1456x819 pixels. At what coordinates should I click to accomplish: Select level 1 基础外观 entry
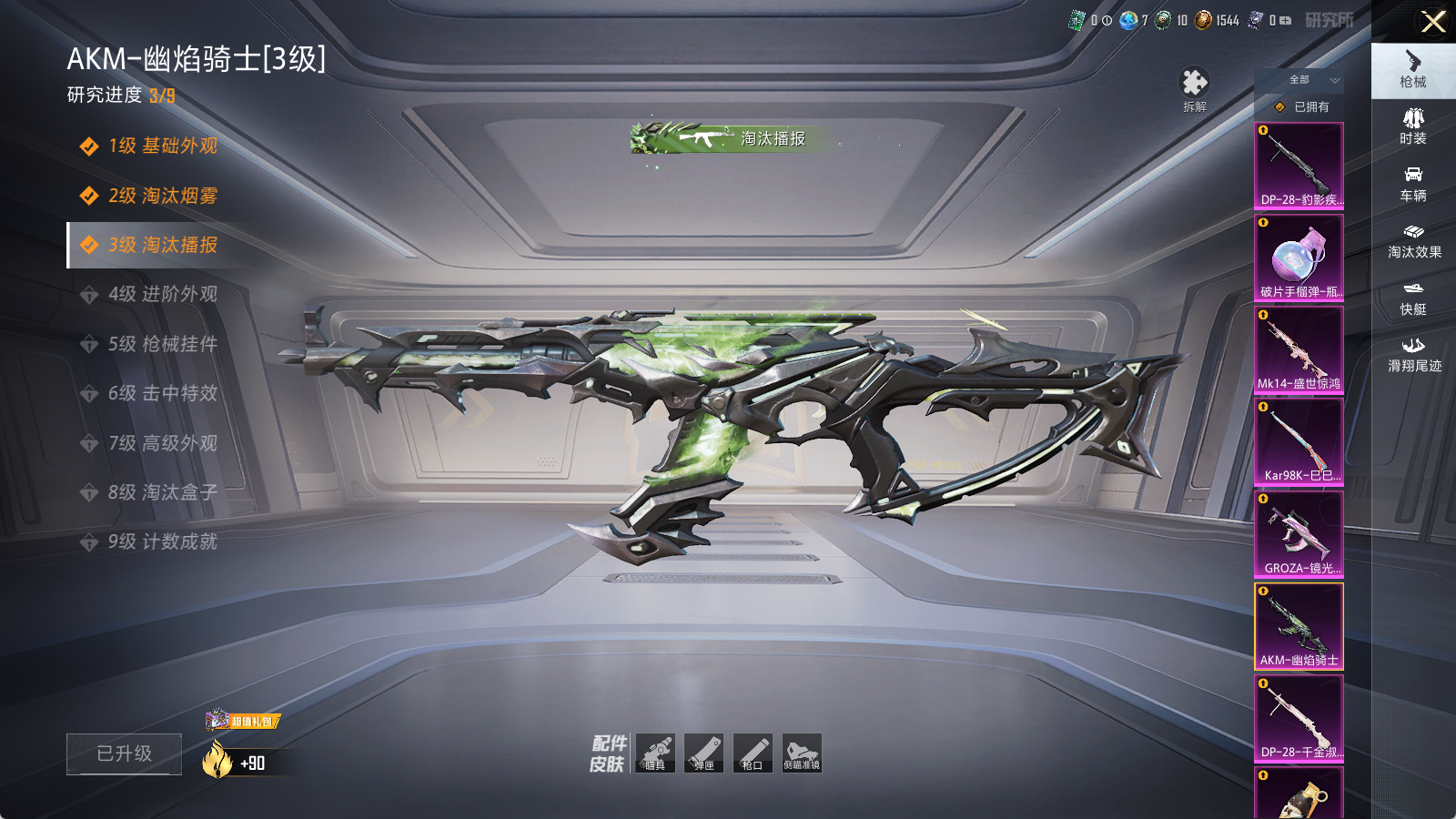162,147
